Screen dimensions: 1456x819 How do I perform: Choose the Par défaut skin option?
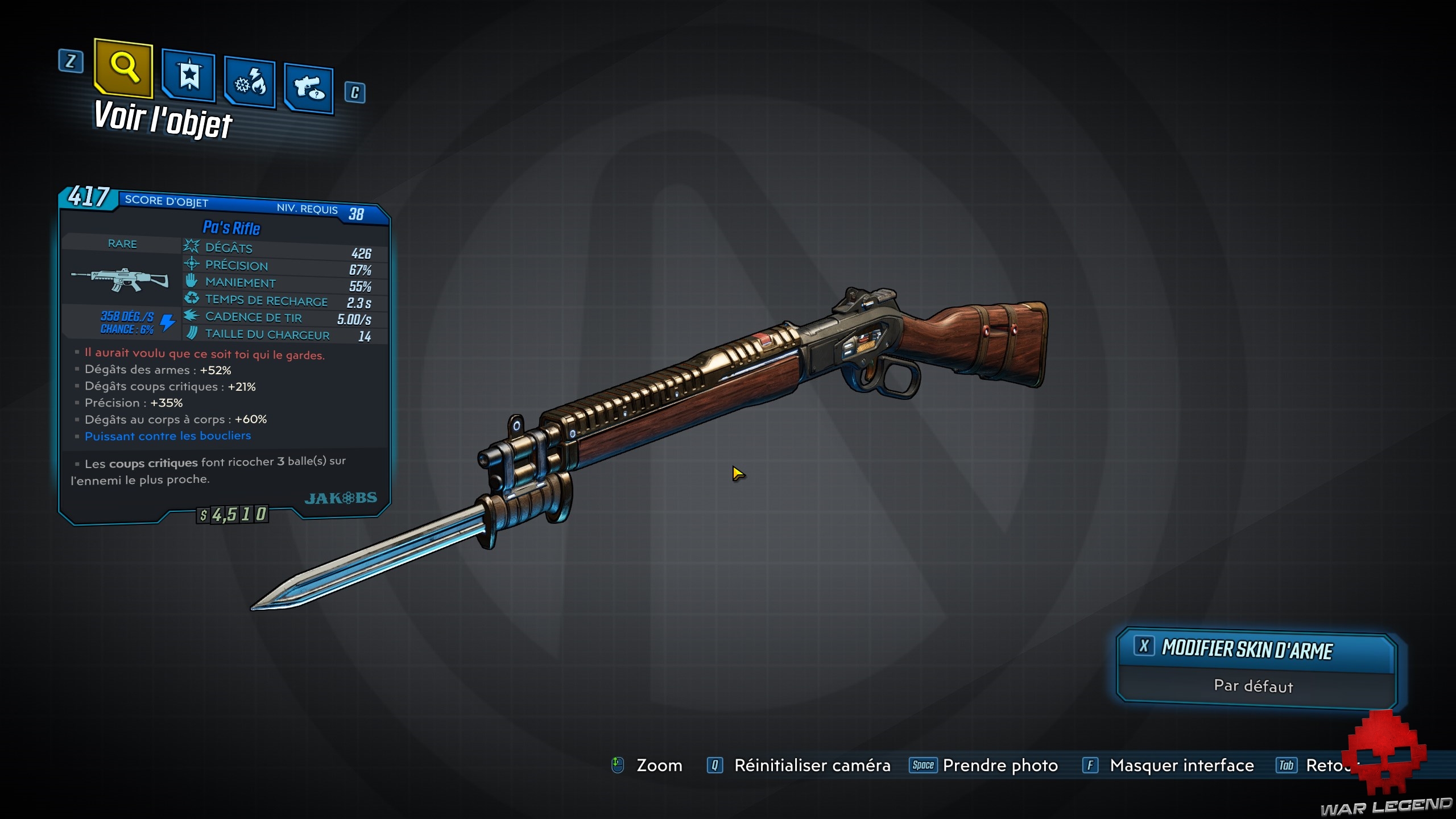tap(1254, 686)
